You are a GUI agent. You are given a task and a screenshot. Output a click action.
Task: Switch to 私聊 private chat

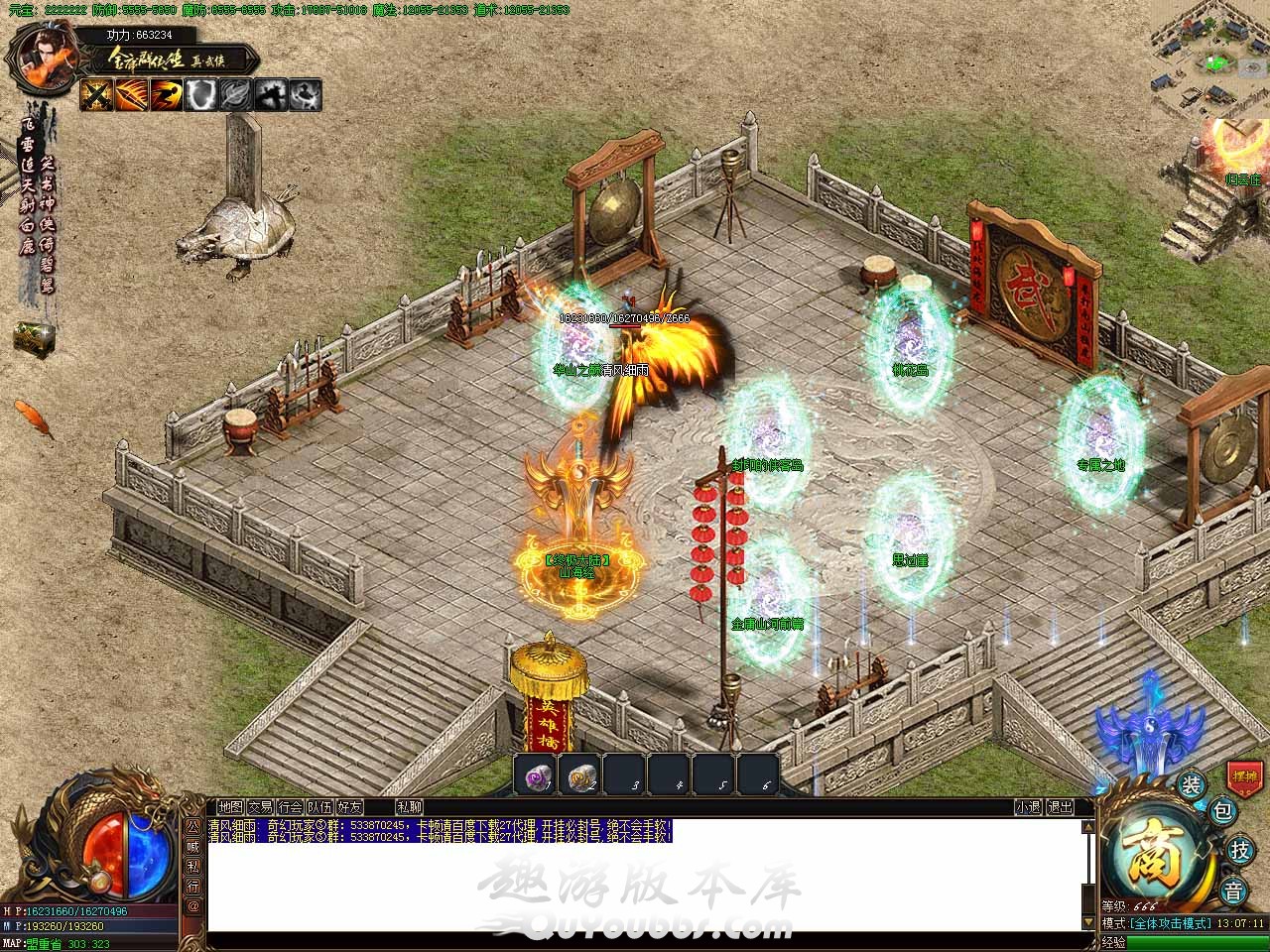409,807
